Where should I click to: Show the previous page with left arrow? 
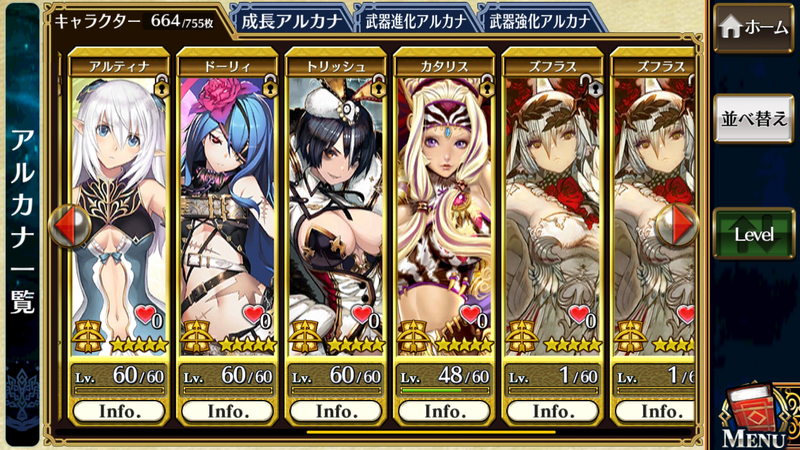(64, 225)
